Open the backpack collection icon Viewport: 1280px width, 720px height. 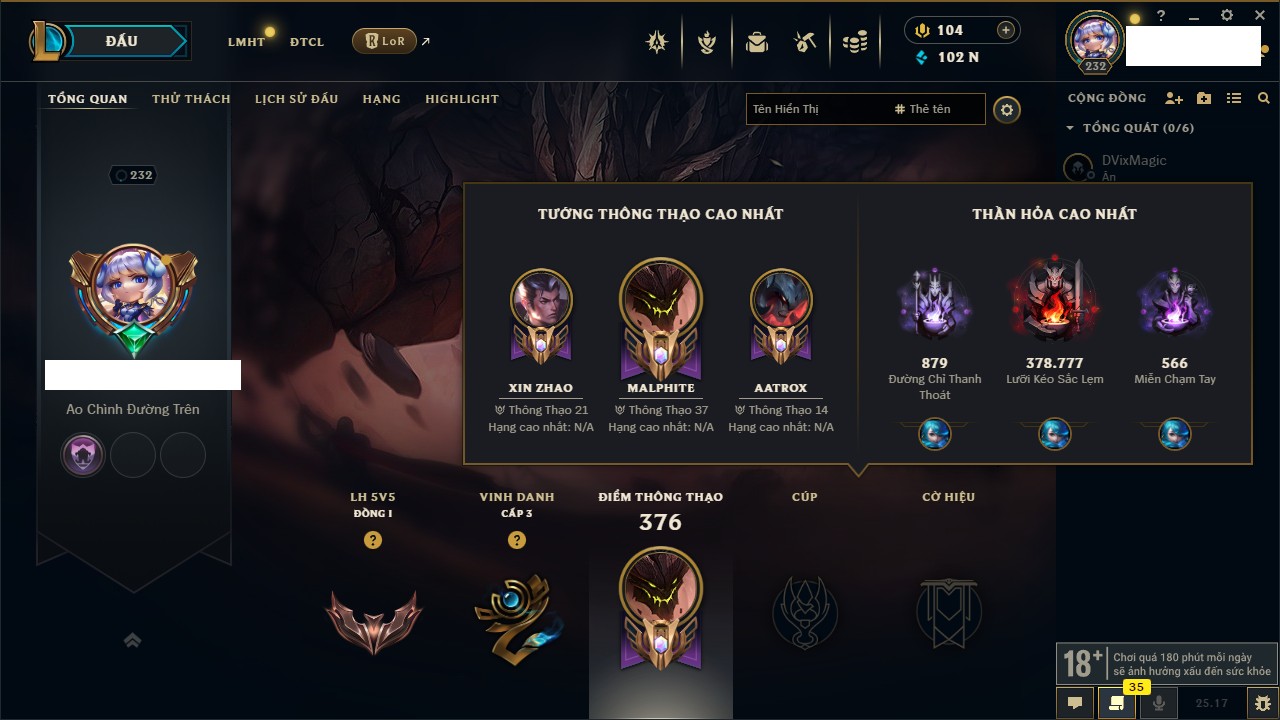757,42
